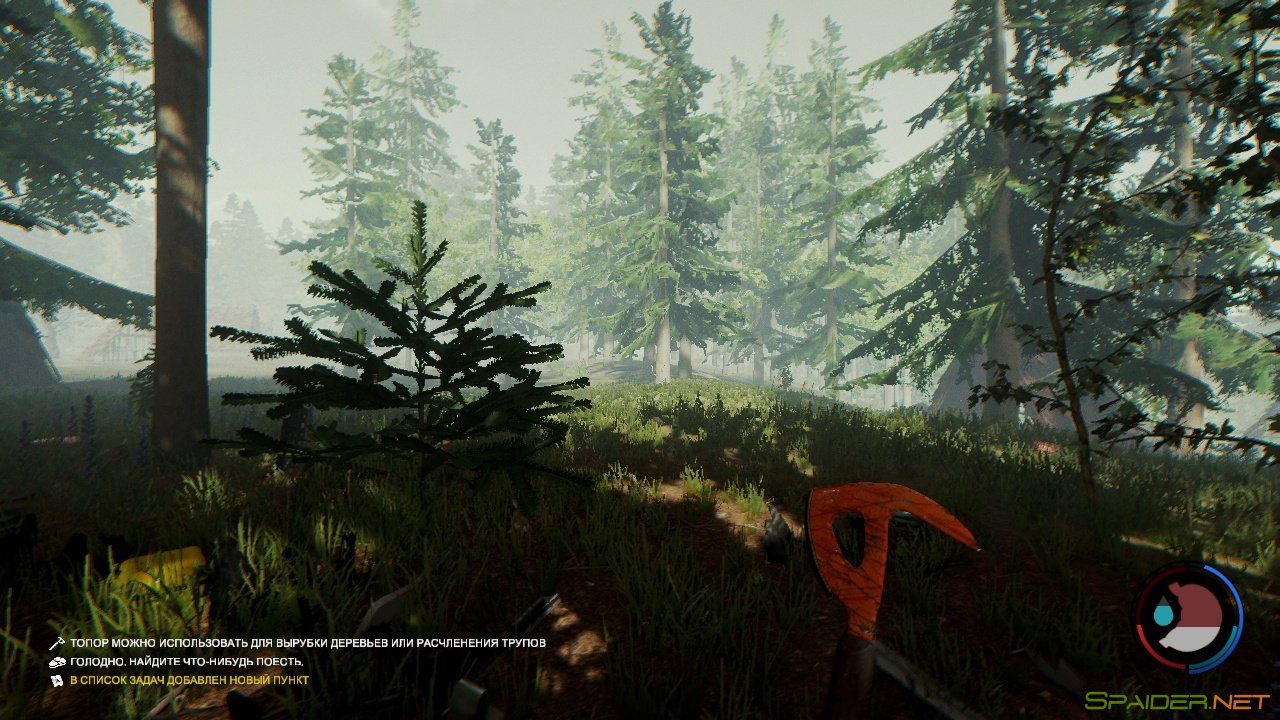1280x720 pixels.
Task: Select the water droplet hydration icon
Action: 1163,613
